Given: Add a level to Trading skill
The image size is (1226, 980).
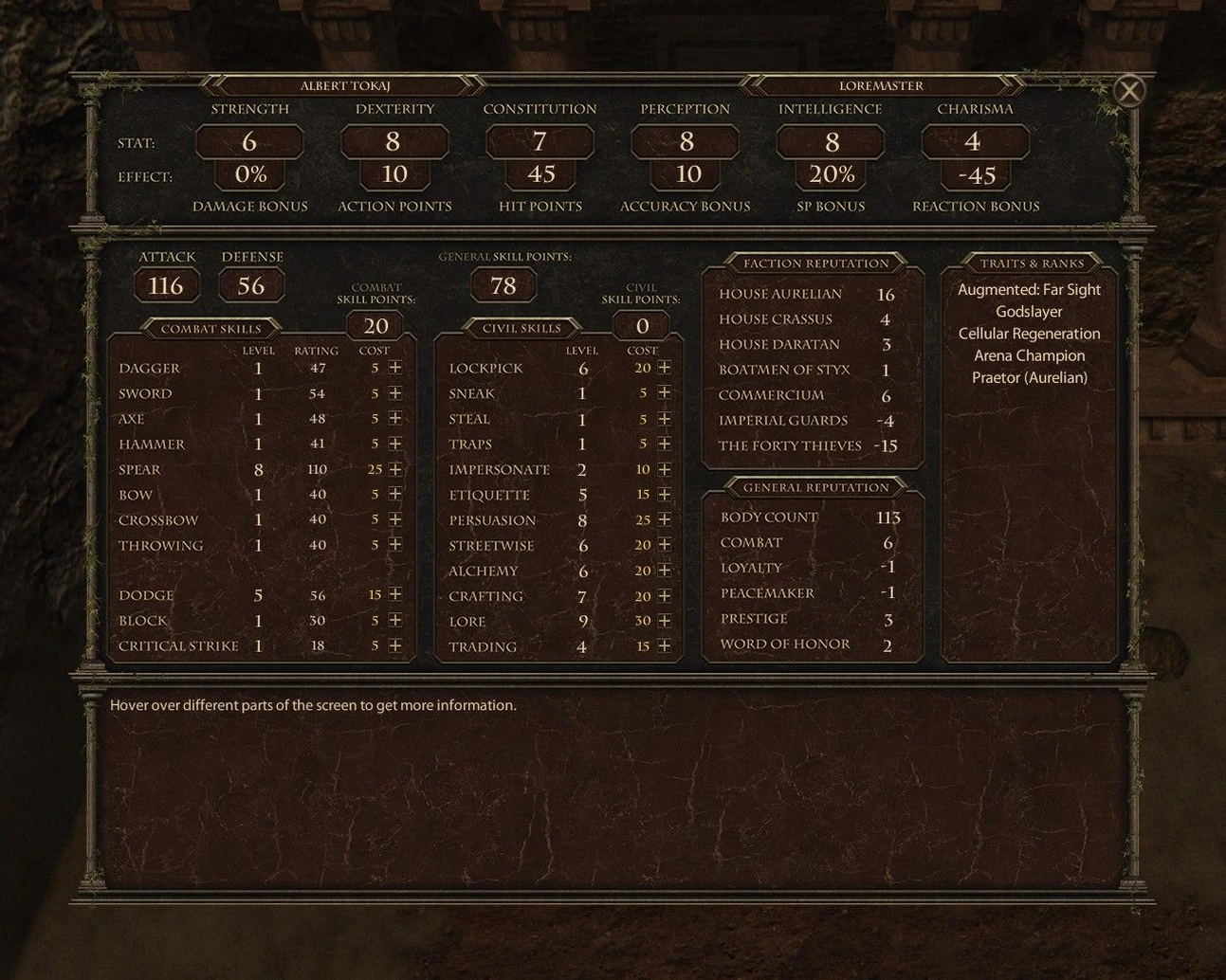Looking at the screenshot, I should coord(664,646).
